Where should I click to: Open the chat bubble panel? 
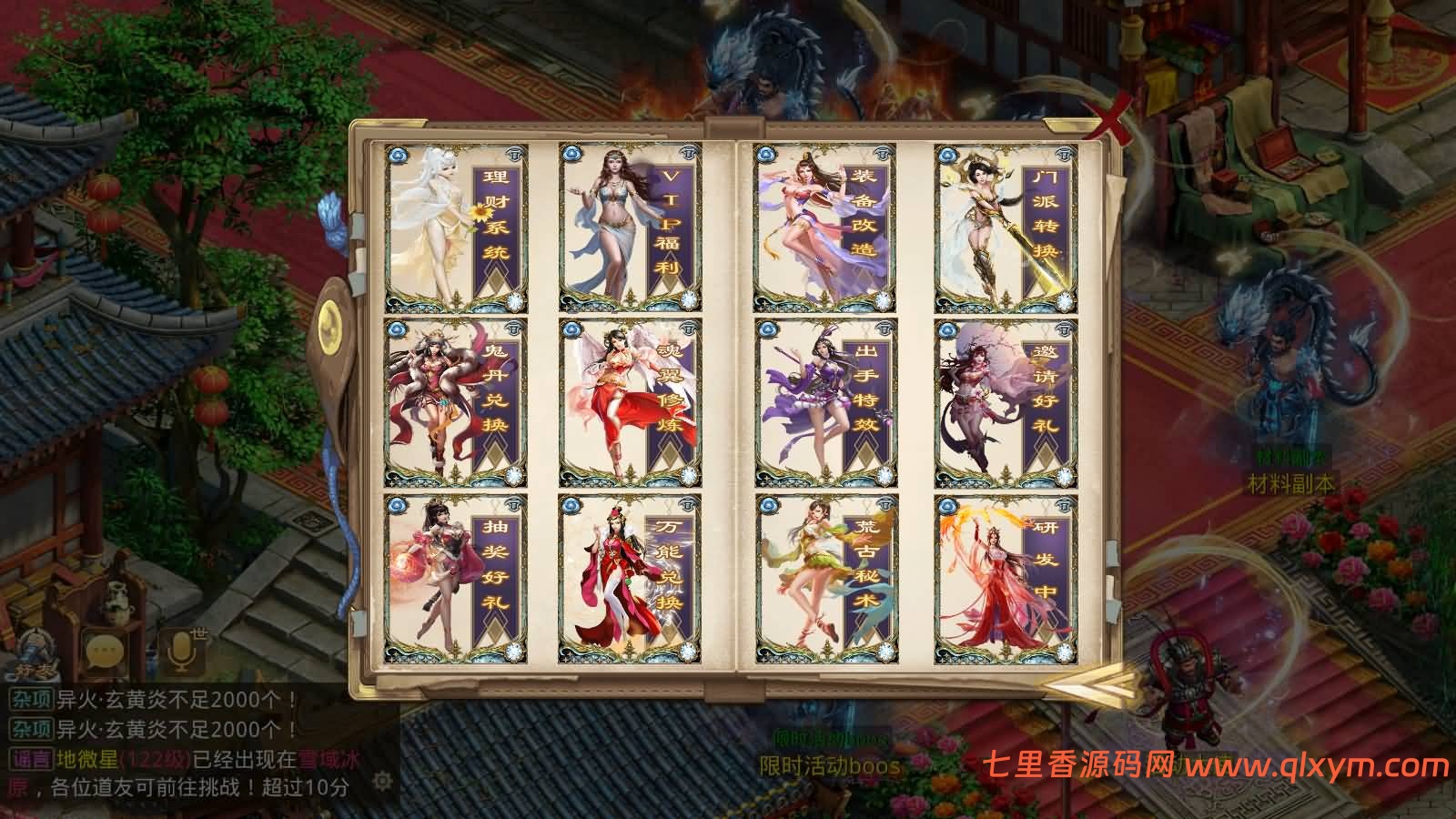pyautogui.click(x=103, y=648)
